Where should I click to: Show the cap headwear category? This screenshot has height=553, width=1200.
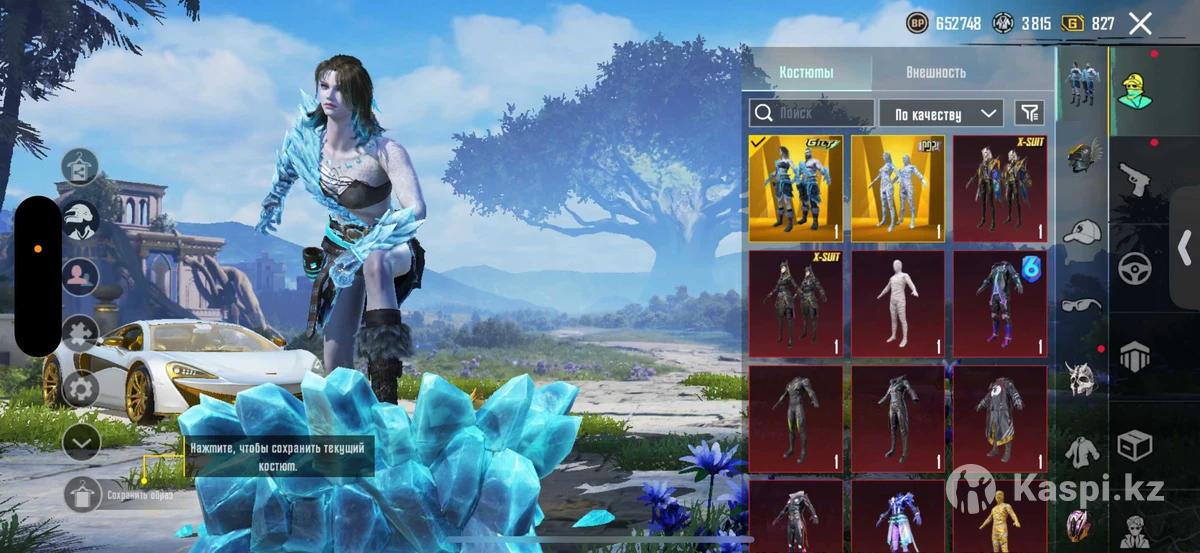1082,233
